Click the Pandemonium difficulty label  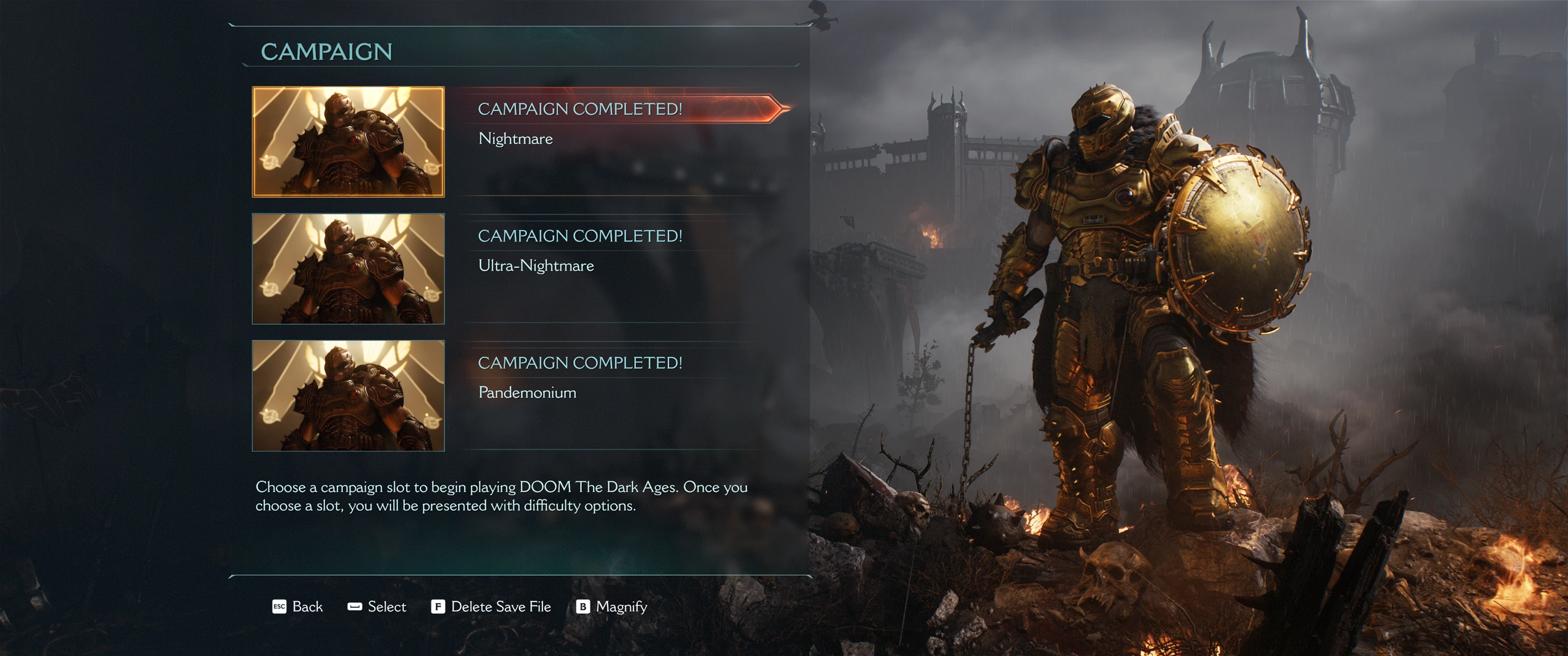coord(526,392)
